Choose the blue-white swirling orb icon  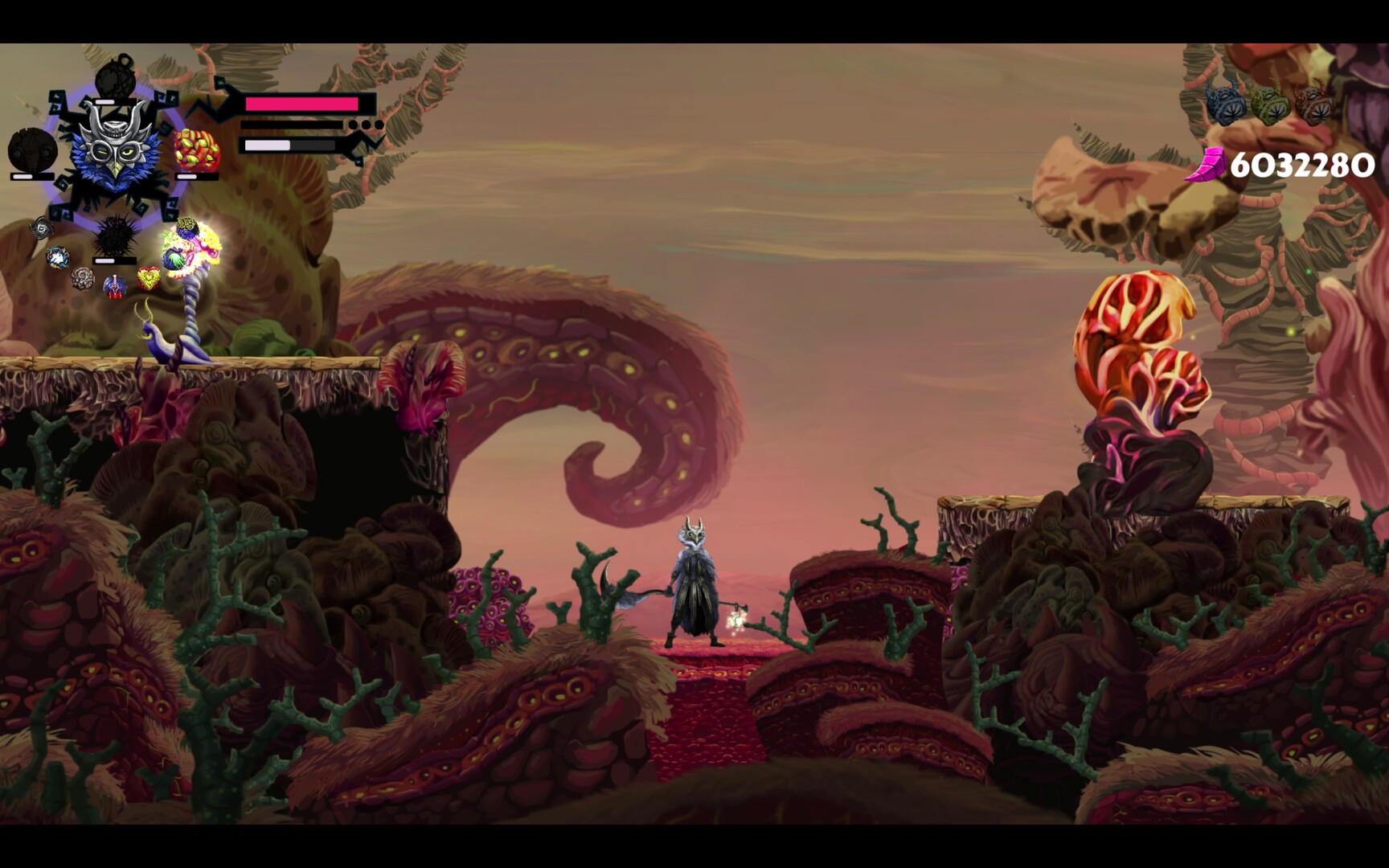click(58, 257)
